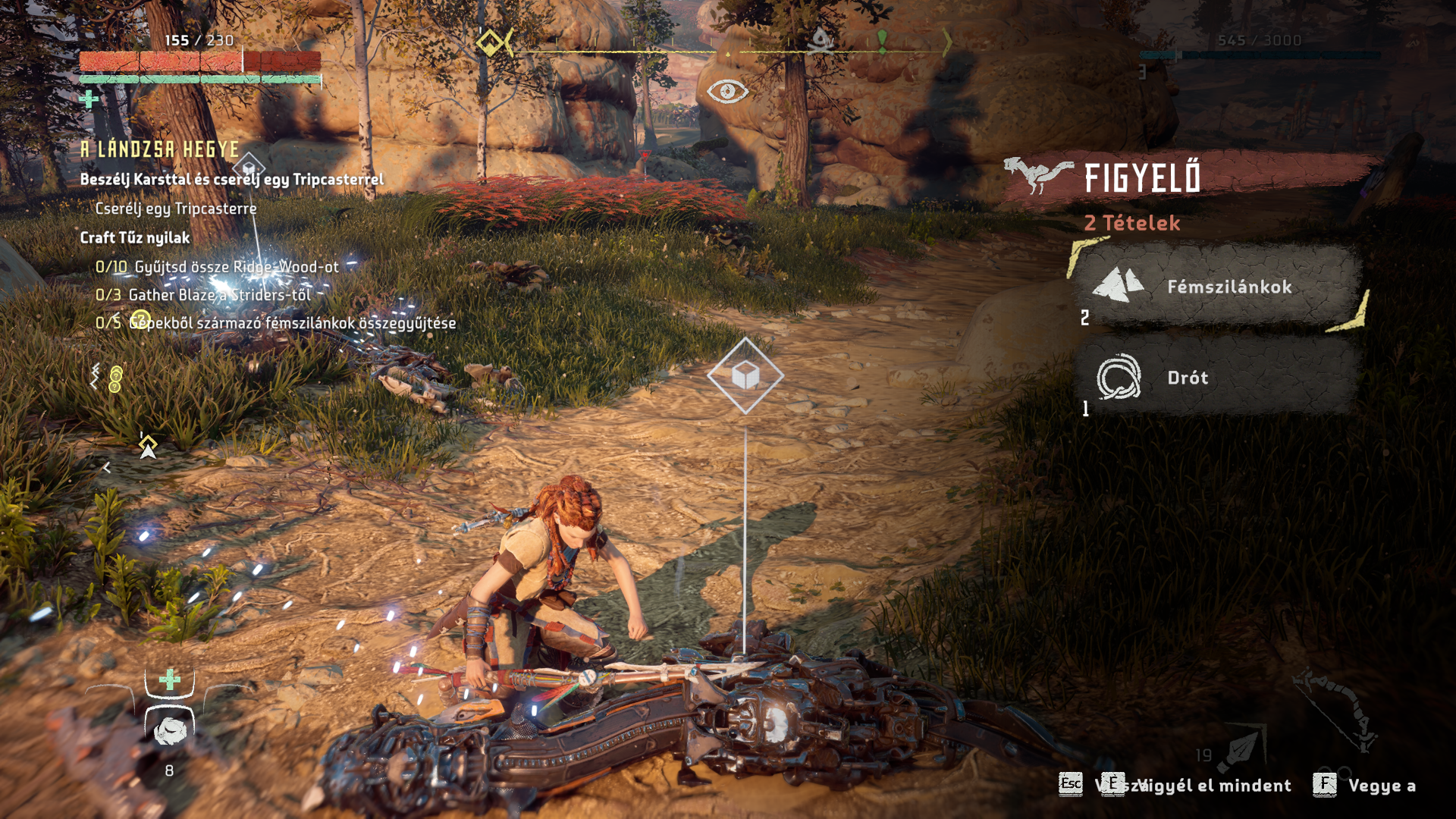Click the 'Vigyél el mindent' take-all option
The width and height of the screenshot is (1456, 819).
[1213, 786]
